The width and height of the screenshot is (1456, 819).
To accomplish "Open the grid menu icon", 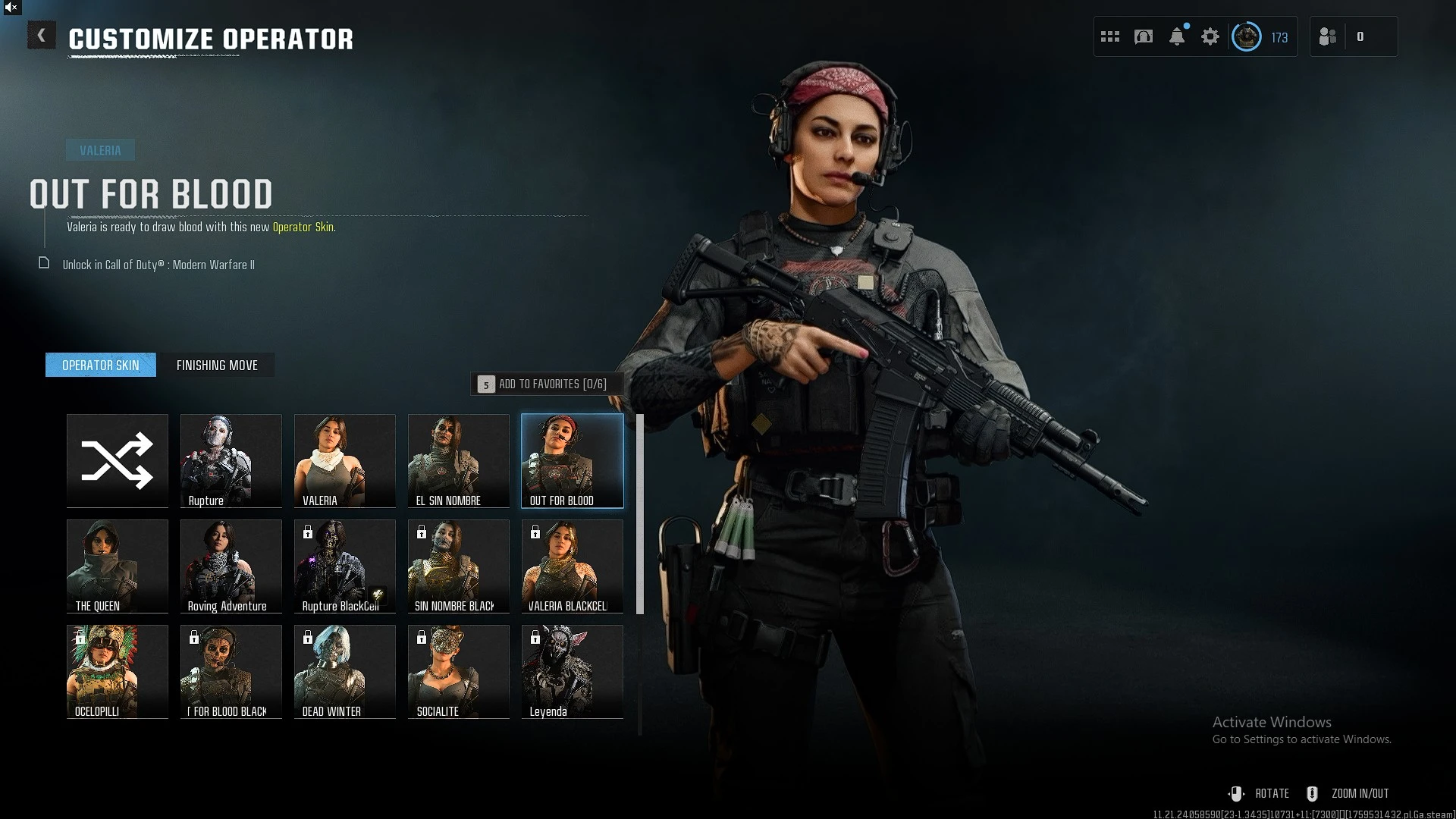I will tap(1110, 36).
